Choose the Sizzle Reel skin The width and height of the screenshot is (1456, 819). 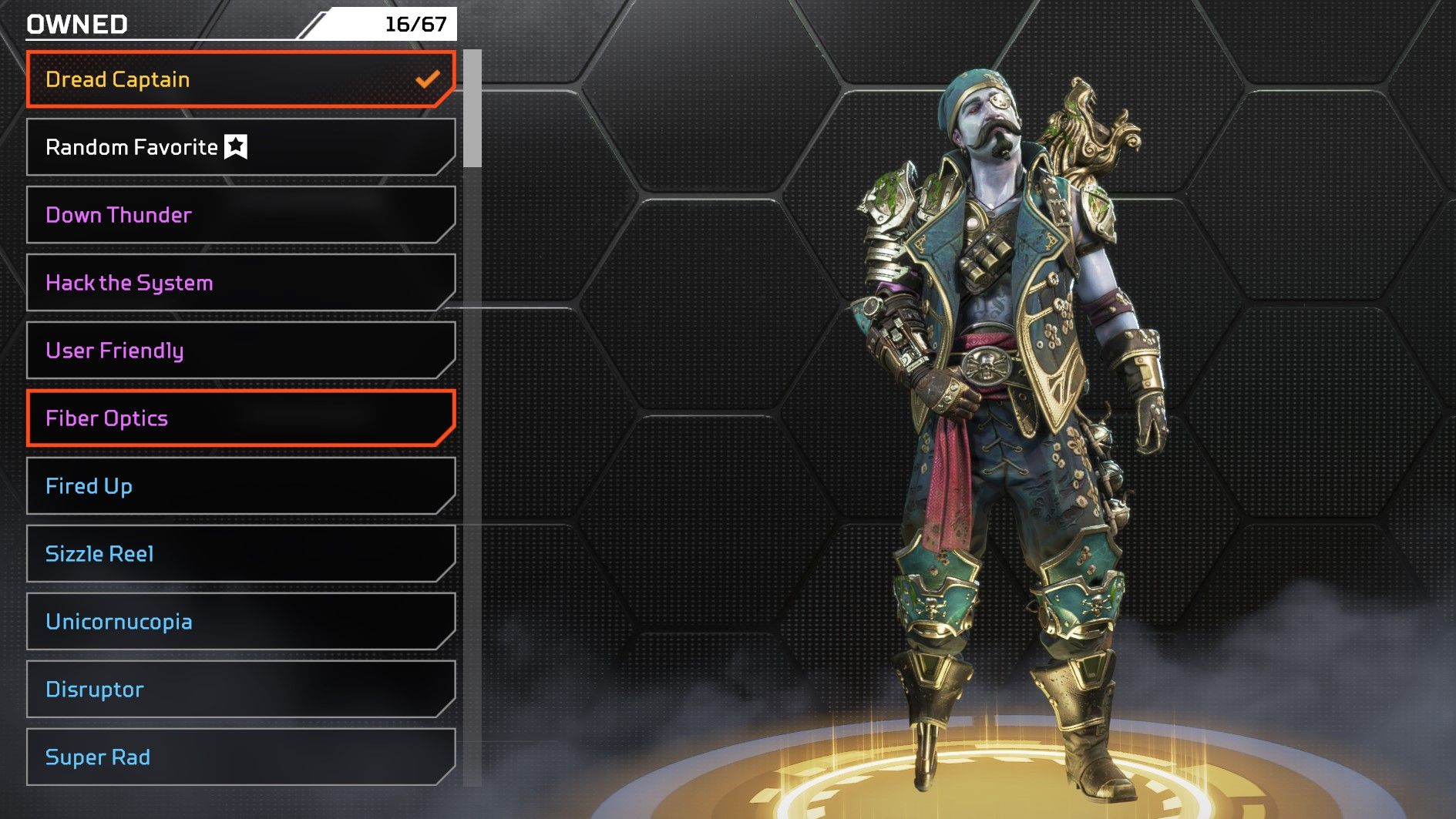pyautogui.click(x=240, y=554)
